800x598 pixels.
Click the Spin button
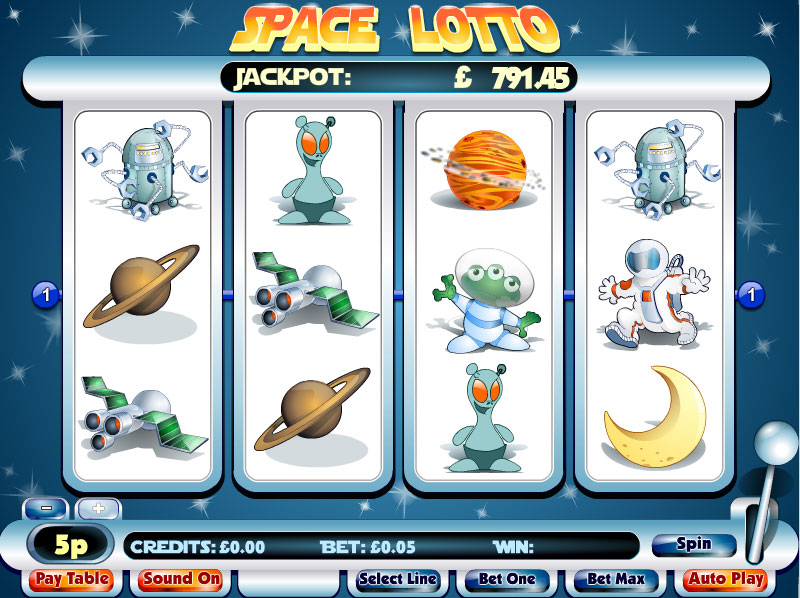(693, 545)
